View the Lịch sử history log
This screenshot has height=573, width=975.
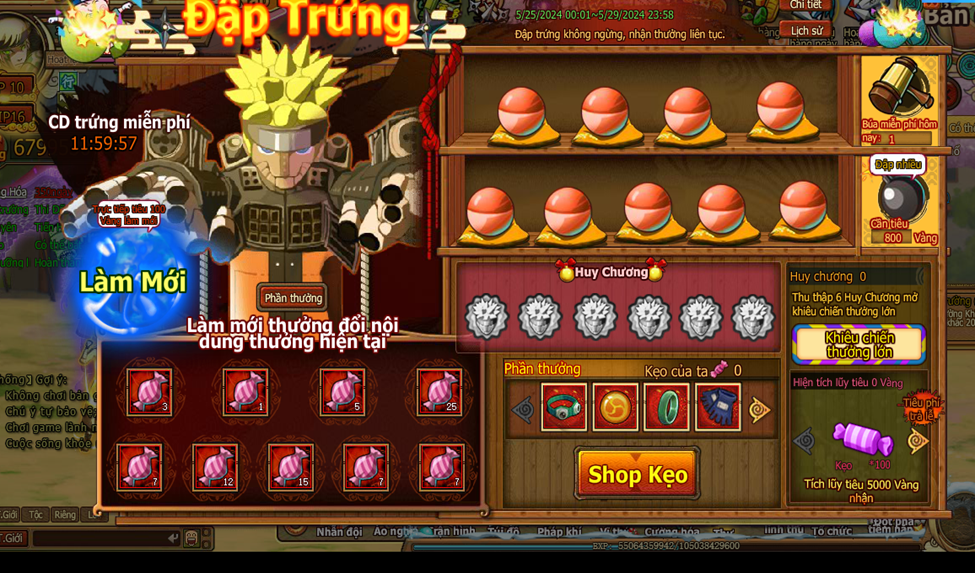tap(806, 31)
